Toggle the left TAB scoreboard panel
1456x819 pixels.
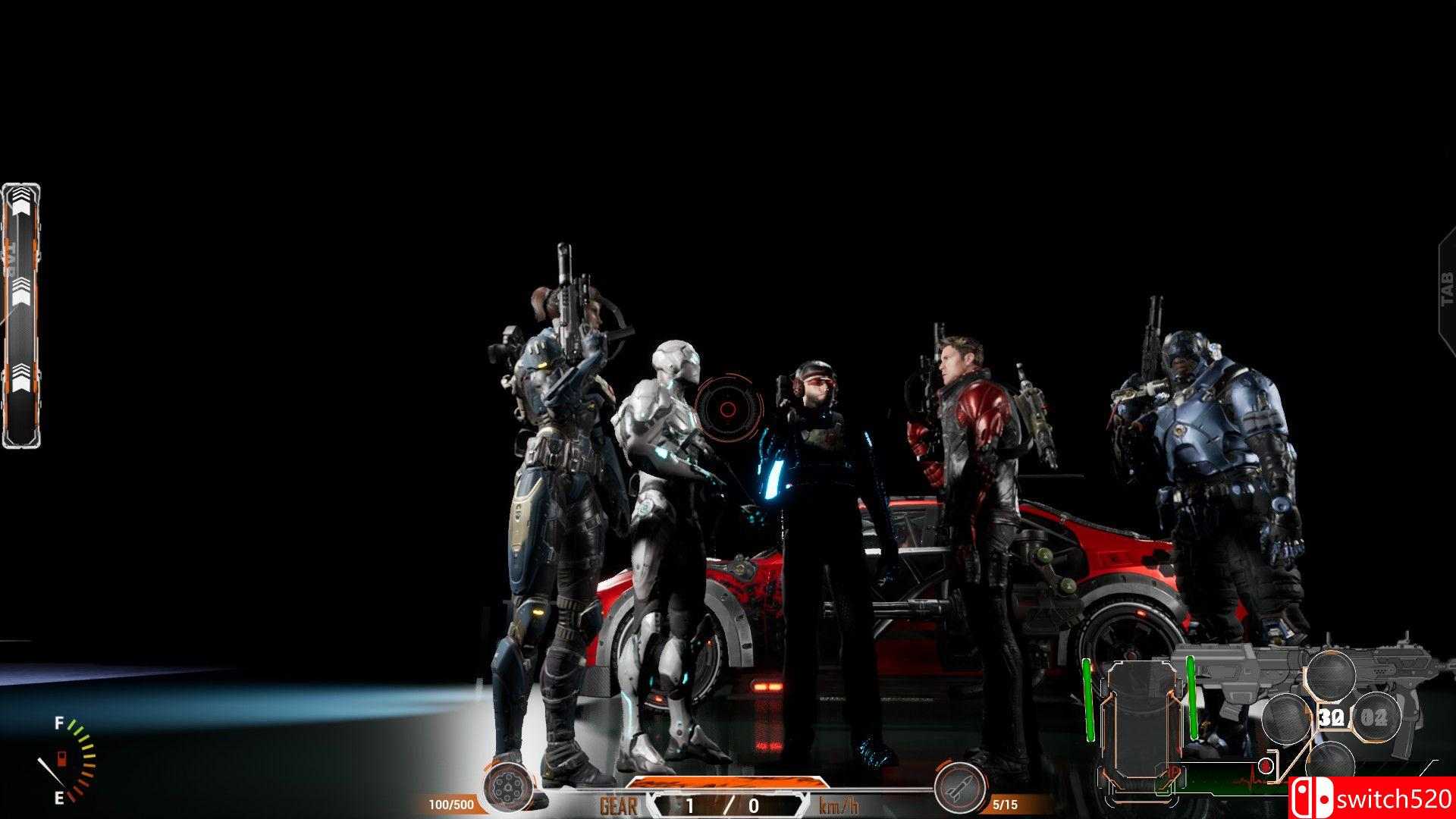23,250
